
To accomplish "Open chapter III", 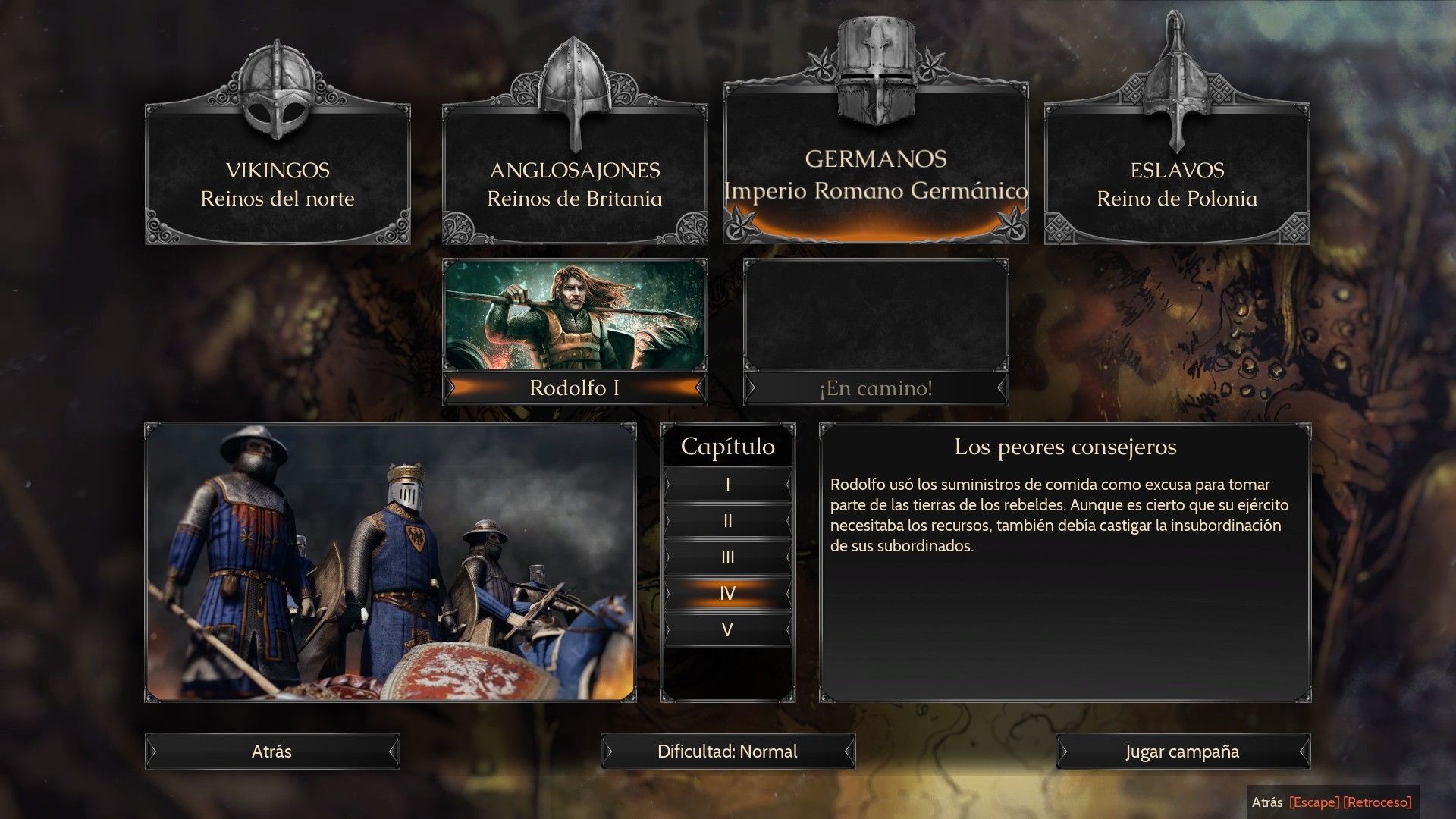I will (x=727, y=557).
